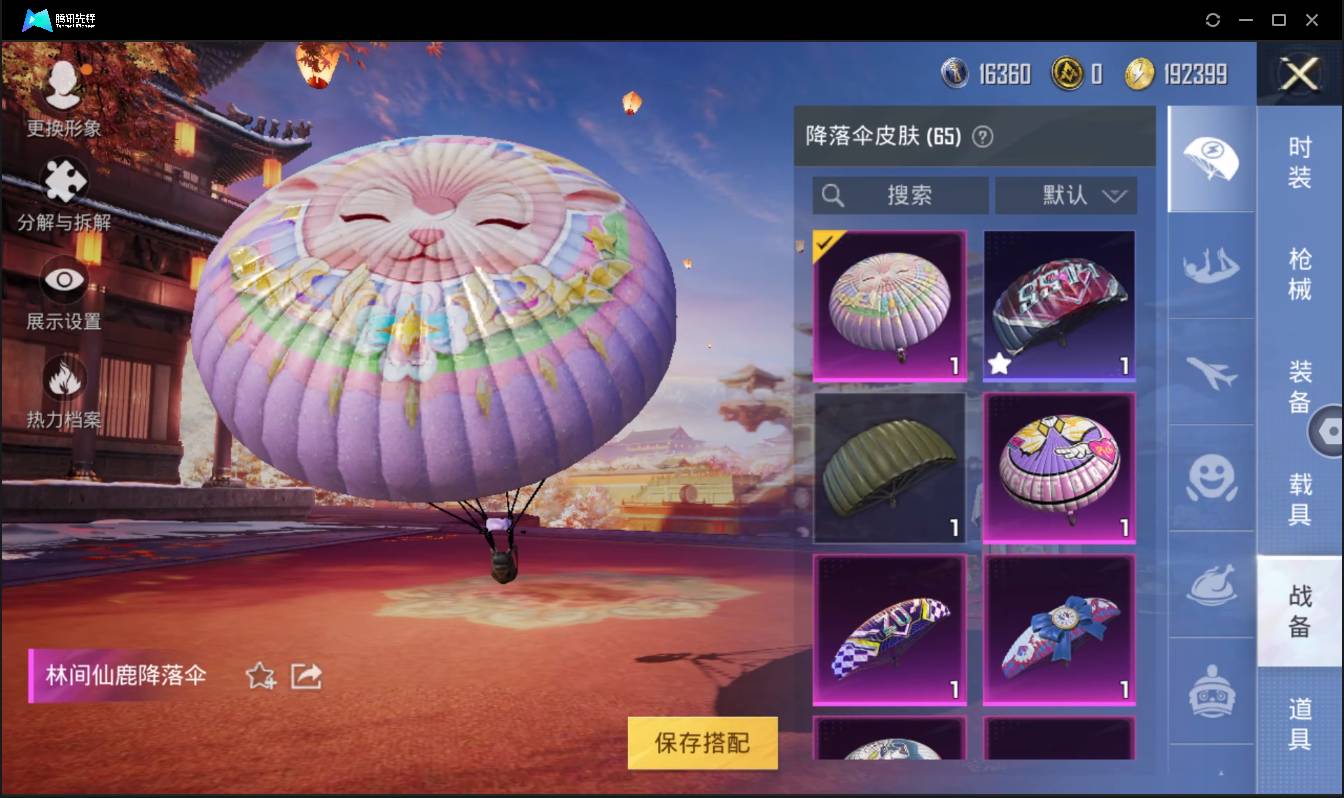Click the 保存搭配 button
The width and height of the screenshot is (1344, 798).
(702, 744)
